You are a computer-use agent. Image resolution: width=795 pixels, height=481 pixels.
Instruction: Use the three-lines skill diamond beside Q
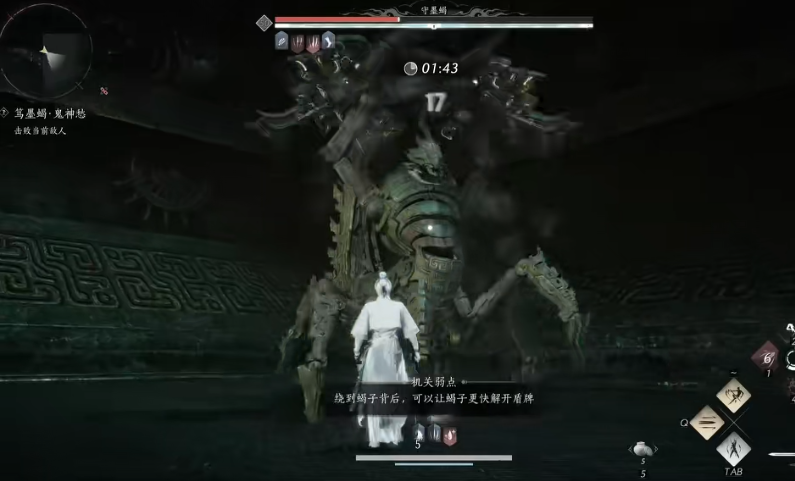coord(707,422)
